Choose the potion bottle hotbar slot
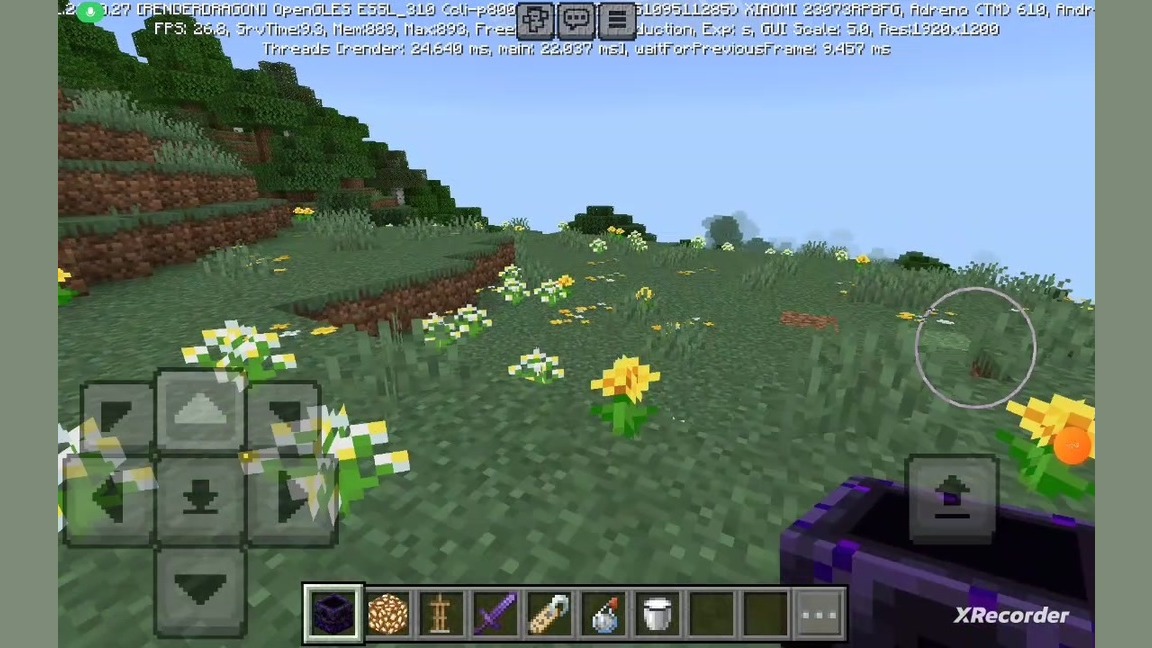The width and height of the screenshot is (1152, 648). (x=603, y=612)
